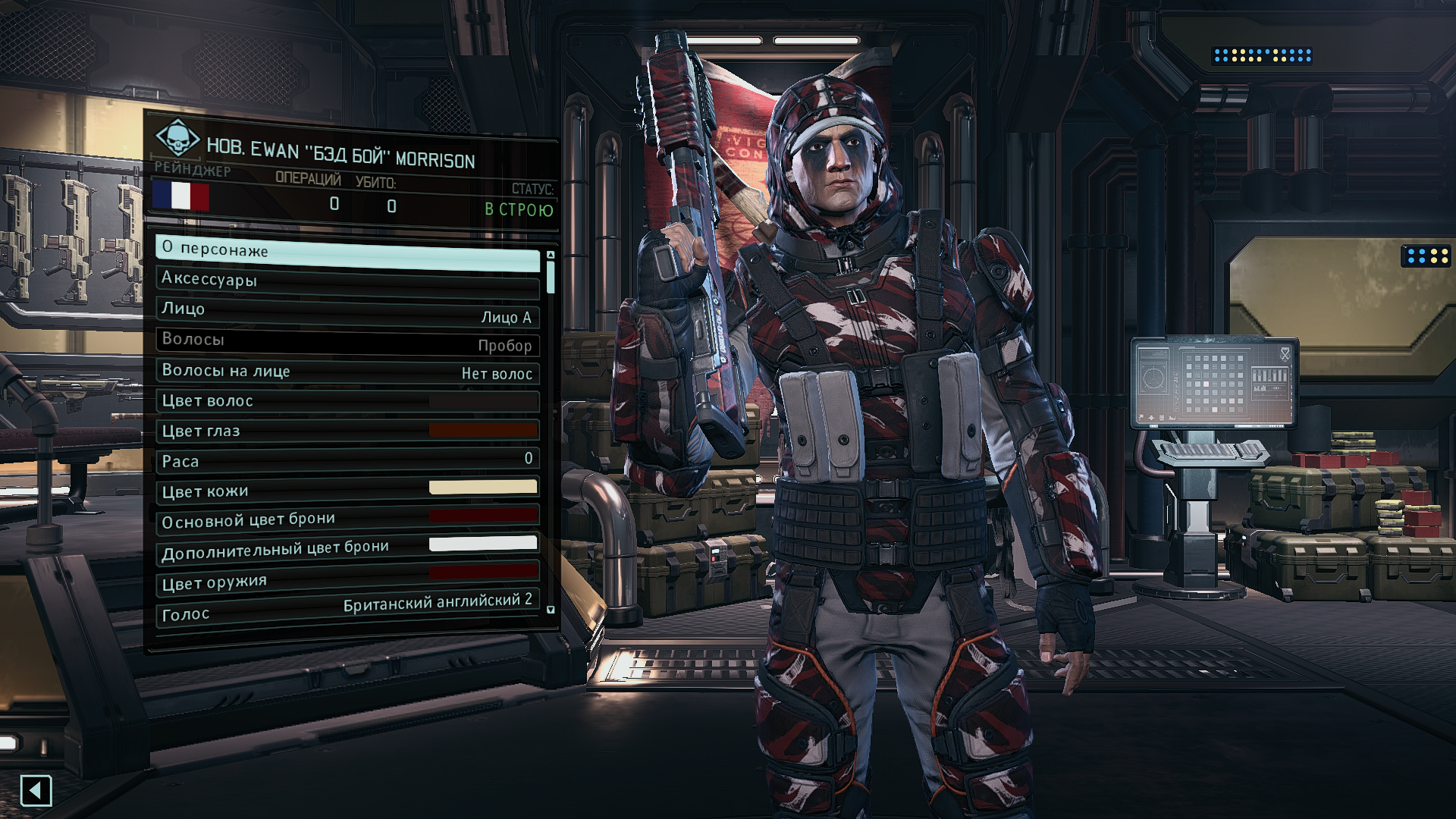Click the back arrow button

(36, 791)
